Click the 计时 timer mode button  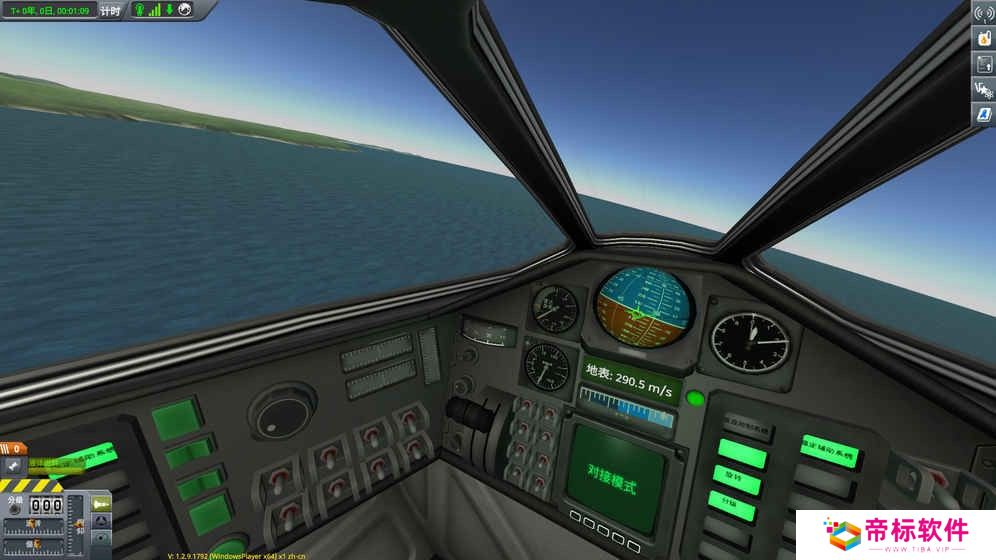pos(111,11)
